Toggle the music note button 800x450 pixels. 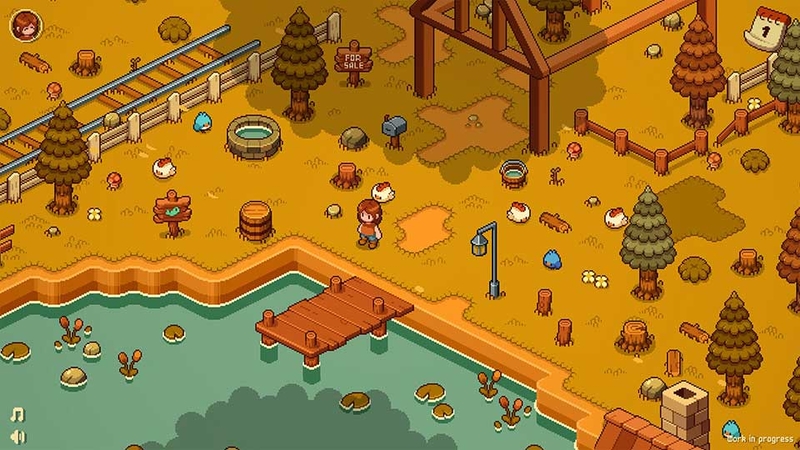pos(17,414)
